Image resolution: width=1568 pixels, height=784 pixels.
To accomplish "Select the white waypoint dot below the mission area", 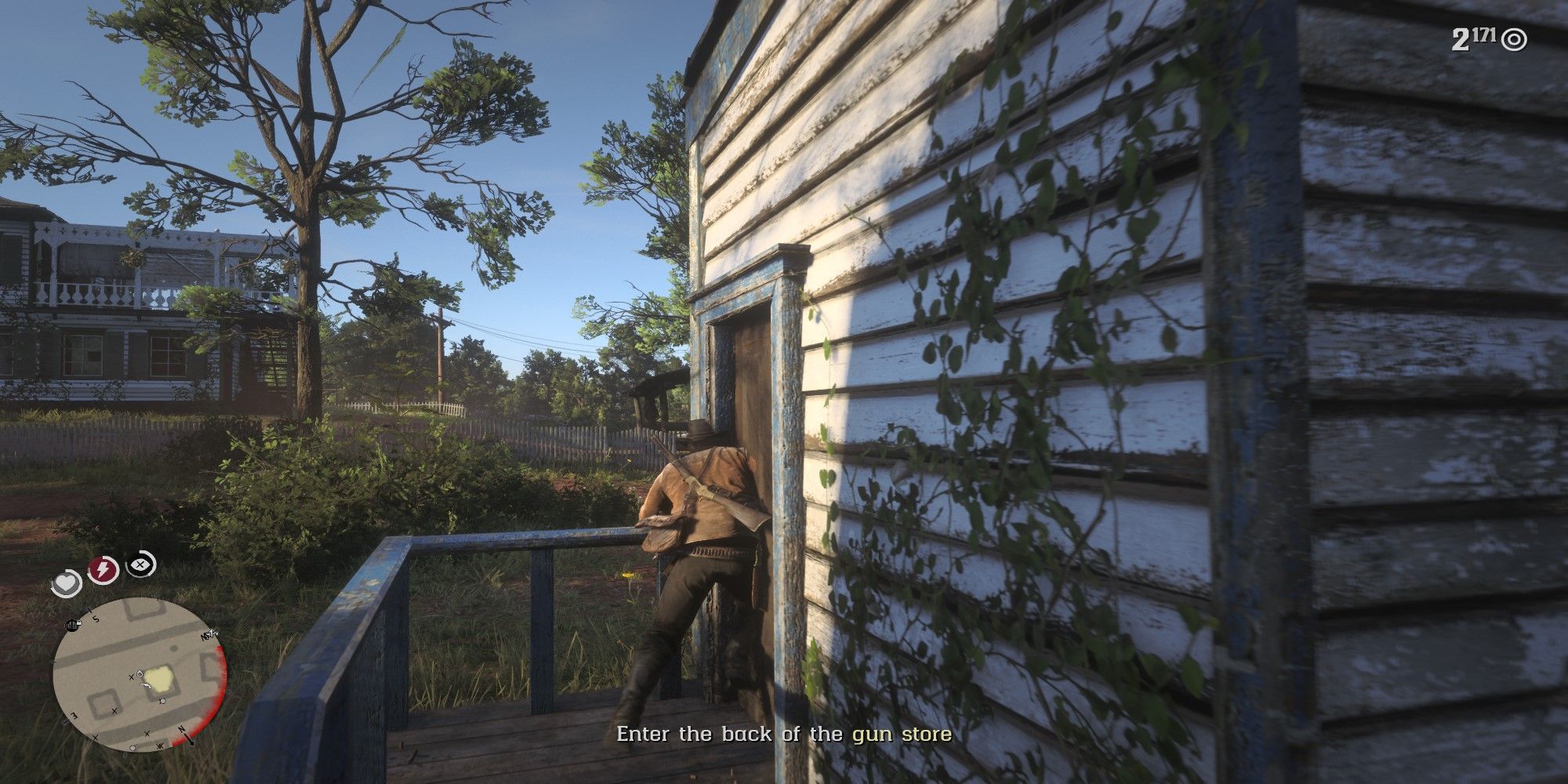I will pyautogui.click(x=162, y=700).
